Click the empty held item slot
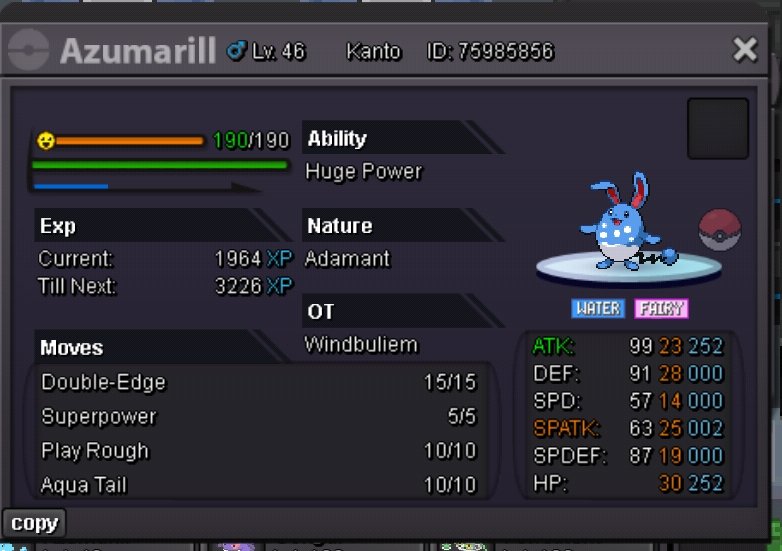782x551 pixels. pyautogui.click(x=717, y=128)
